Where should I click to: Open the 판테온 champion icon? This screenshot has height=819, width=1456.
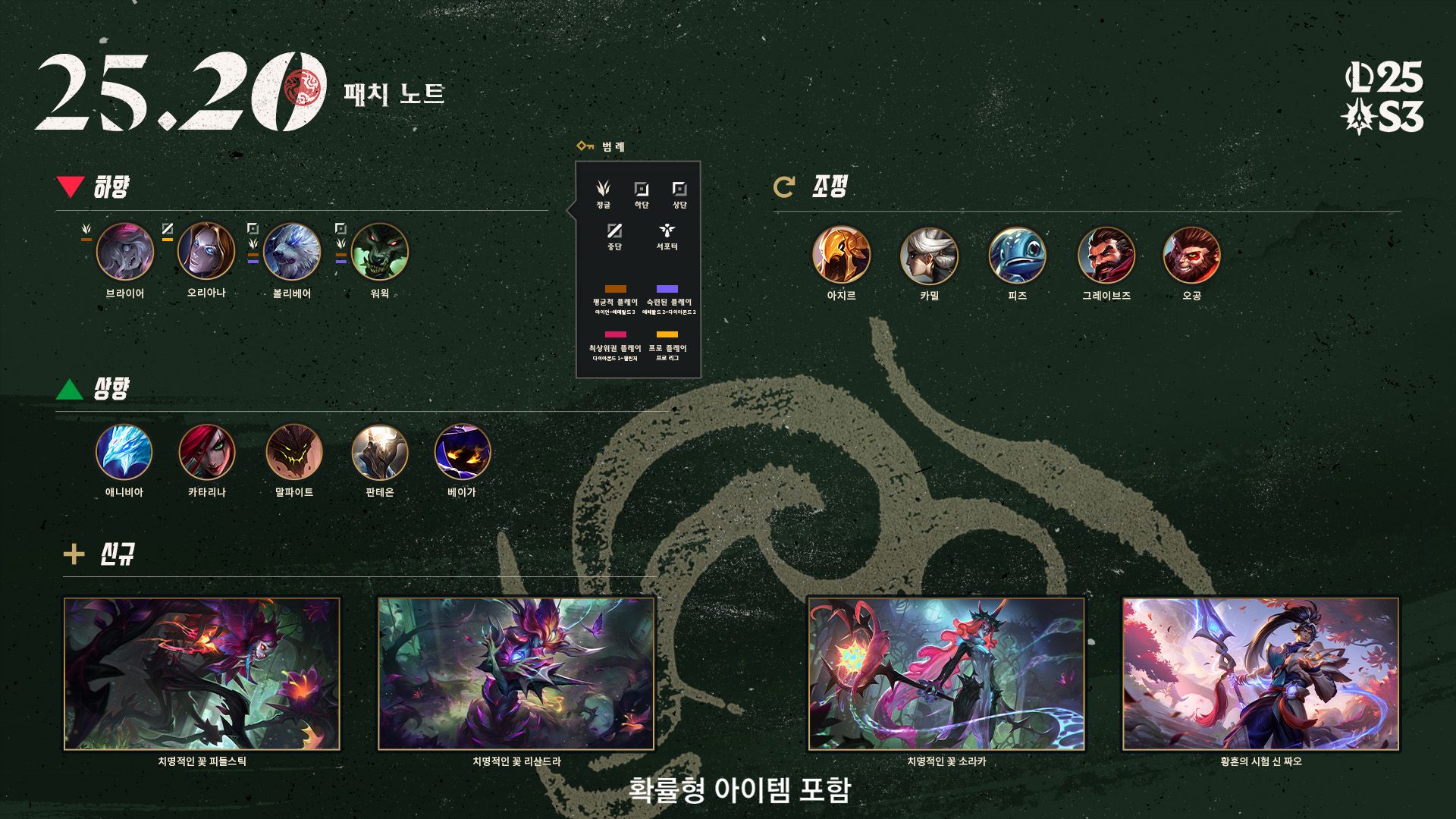tap(380, 453)
